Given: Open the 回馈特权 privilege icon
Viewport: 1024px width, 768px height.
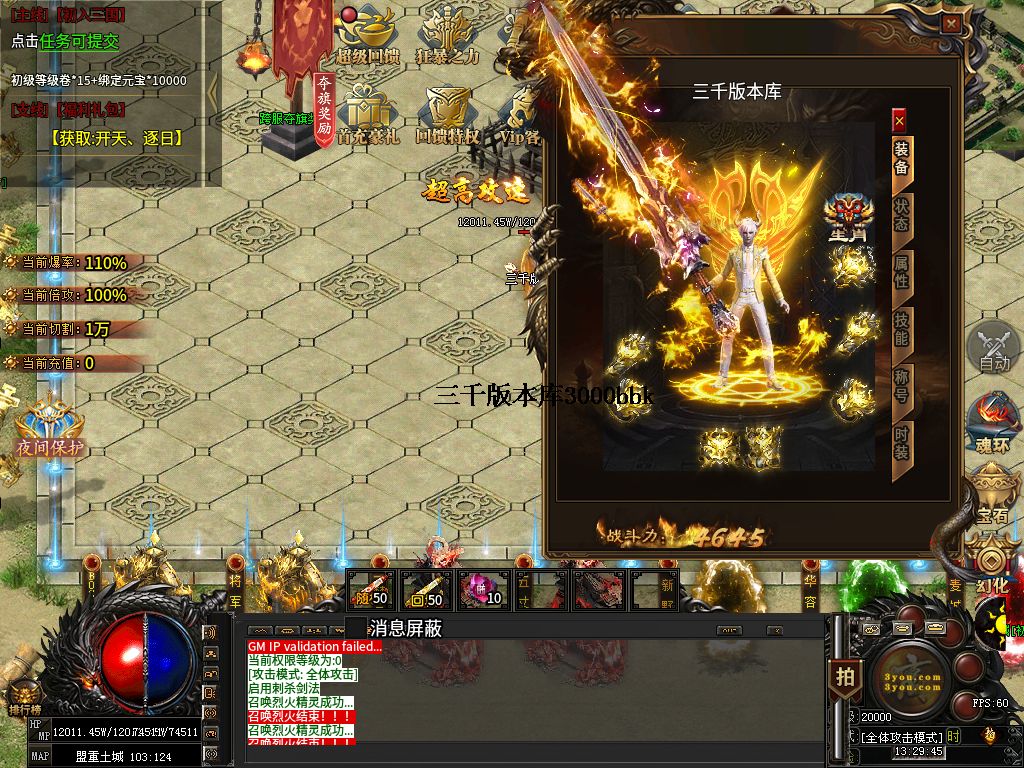Looking at the screenshot, I should [448, 116].
